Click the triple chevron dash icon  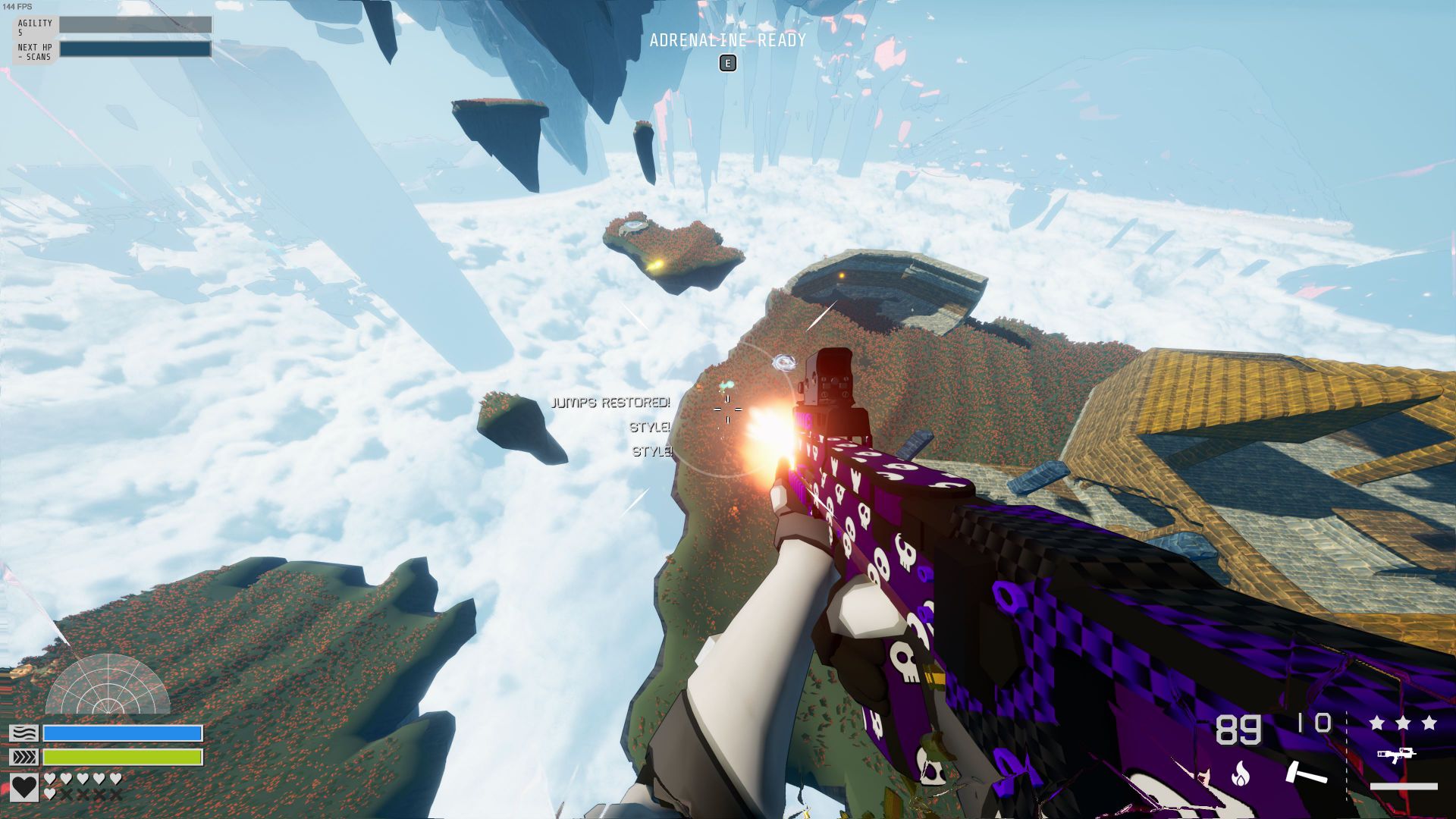click(x=24, y=757)
